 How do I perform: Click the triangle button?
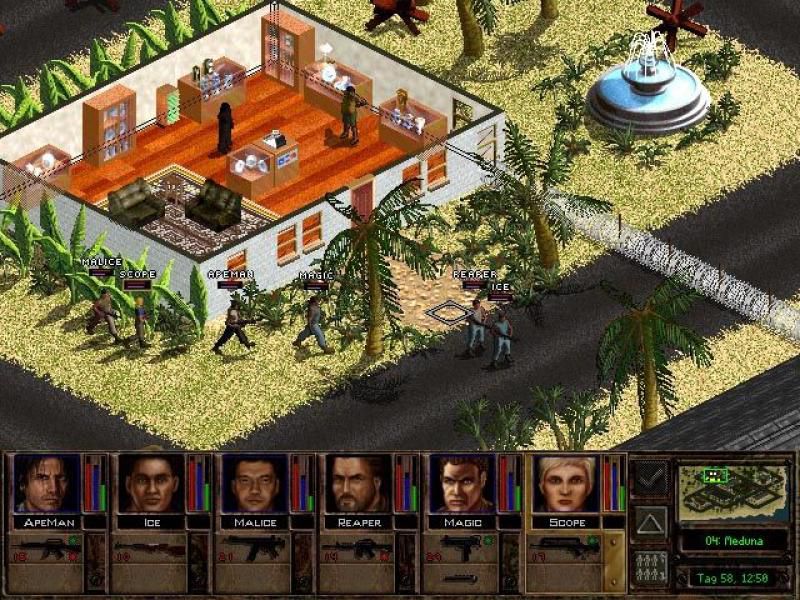(650, 521)
